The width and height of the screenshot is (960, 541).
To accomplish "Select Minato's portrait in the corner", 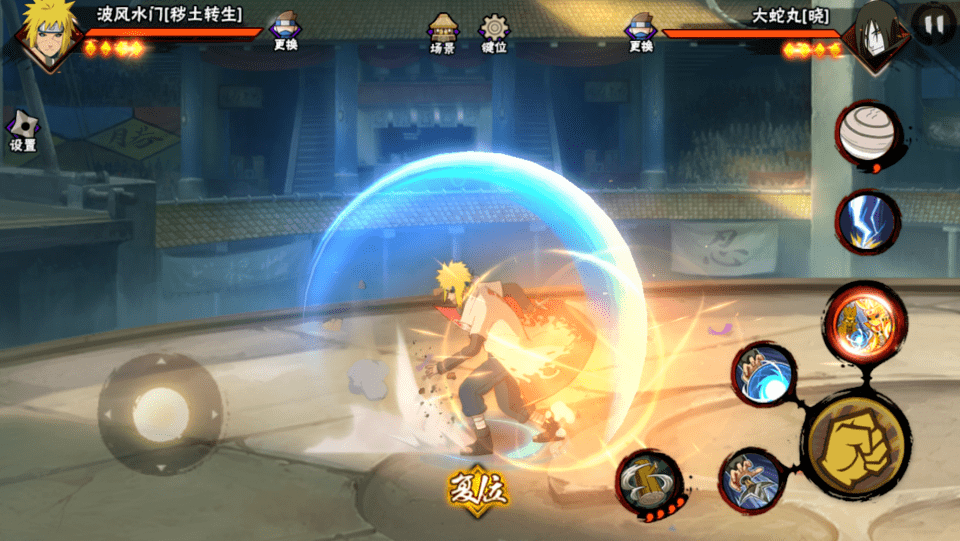I will click(44, 34).
